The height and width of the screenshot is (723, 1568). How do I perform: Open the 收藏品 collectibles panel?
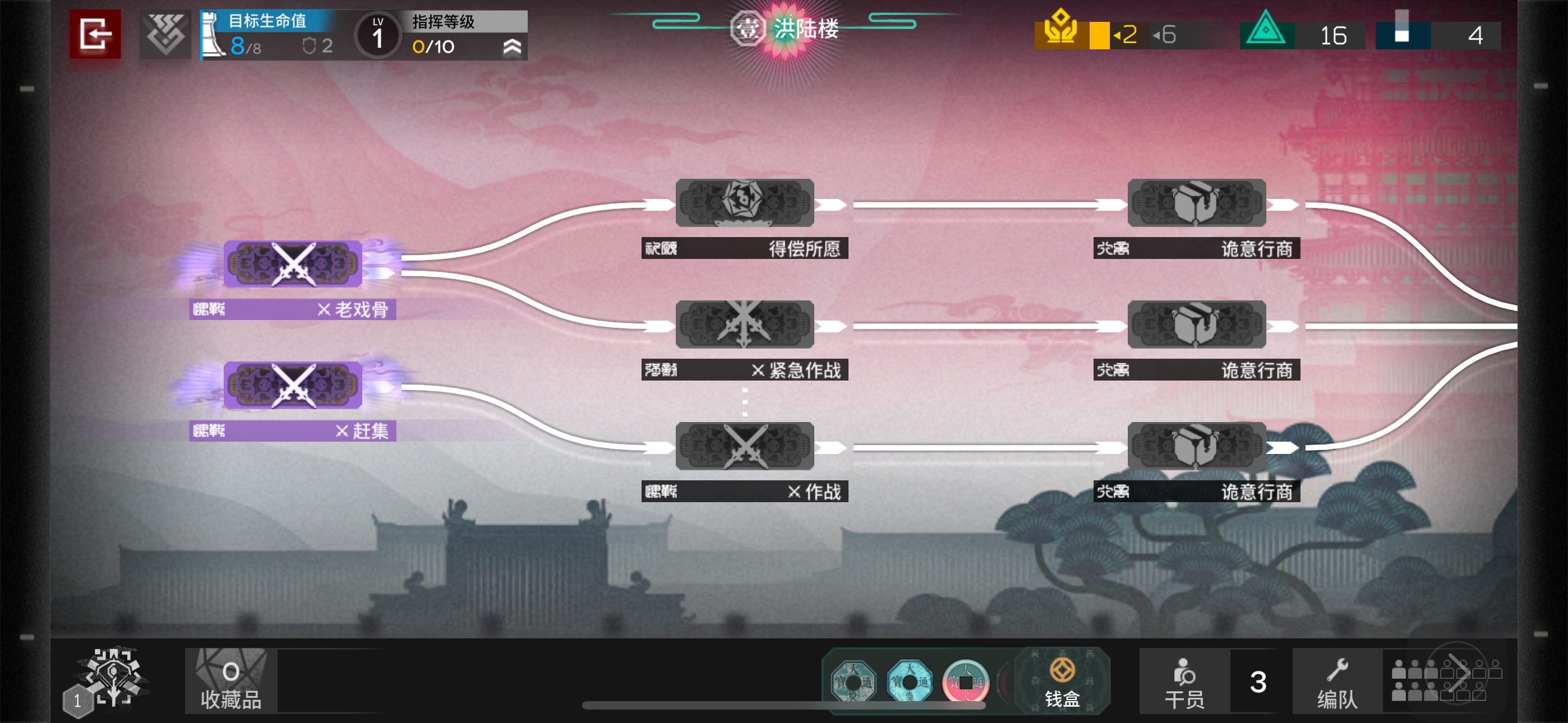(x=230, y=680)
